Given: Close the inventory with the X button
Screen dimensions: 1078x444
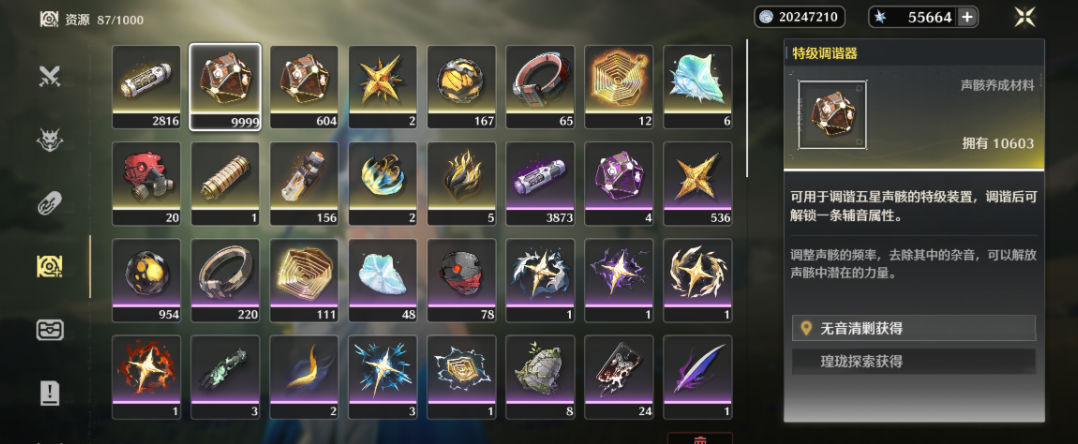Looking at the screenshot, I should pos(1023,16).
